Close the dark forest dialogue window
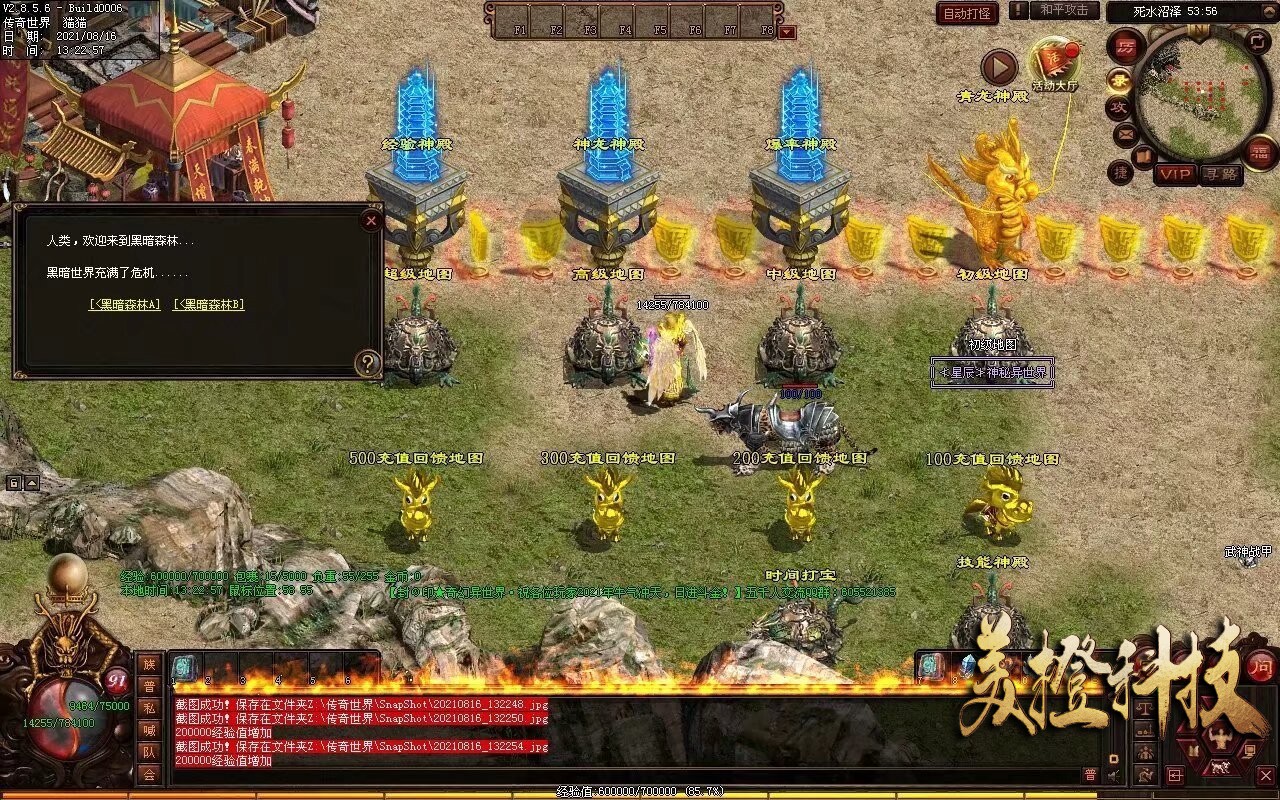Image resolution: width=1280 pixels, height=800 pixels. point(371,220)
